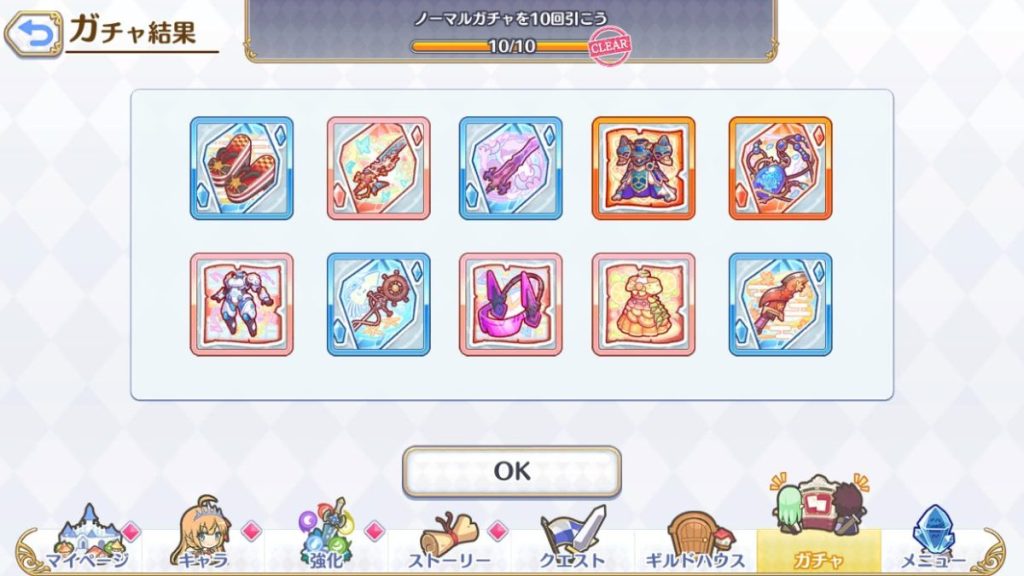This screenshot has width=1024, height=576.
Task: Select the blue orb staff result
Action: point(780,168)
